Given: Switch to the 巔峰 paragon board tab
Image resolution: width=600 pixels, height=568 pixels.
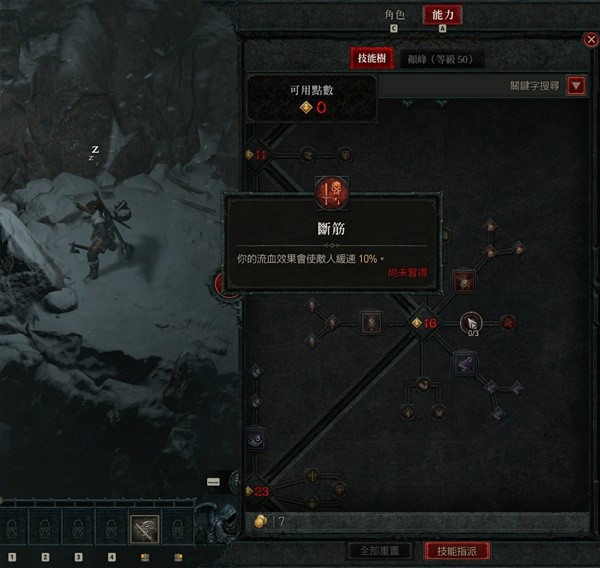Looking at the screenshot, I should (439, 59).
